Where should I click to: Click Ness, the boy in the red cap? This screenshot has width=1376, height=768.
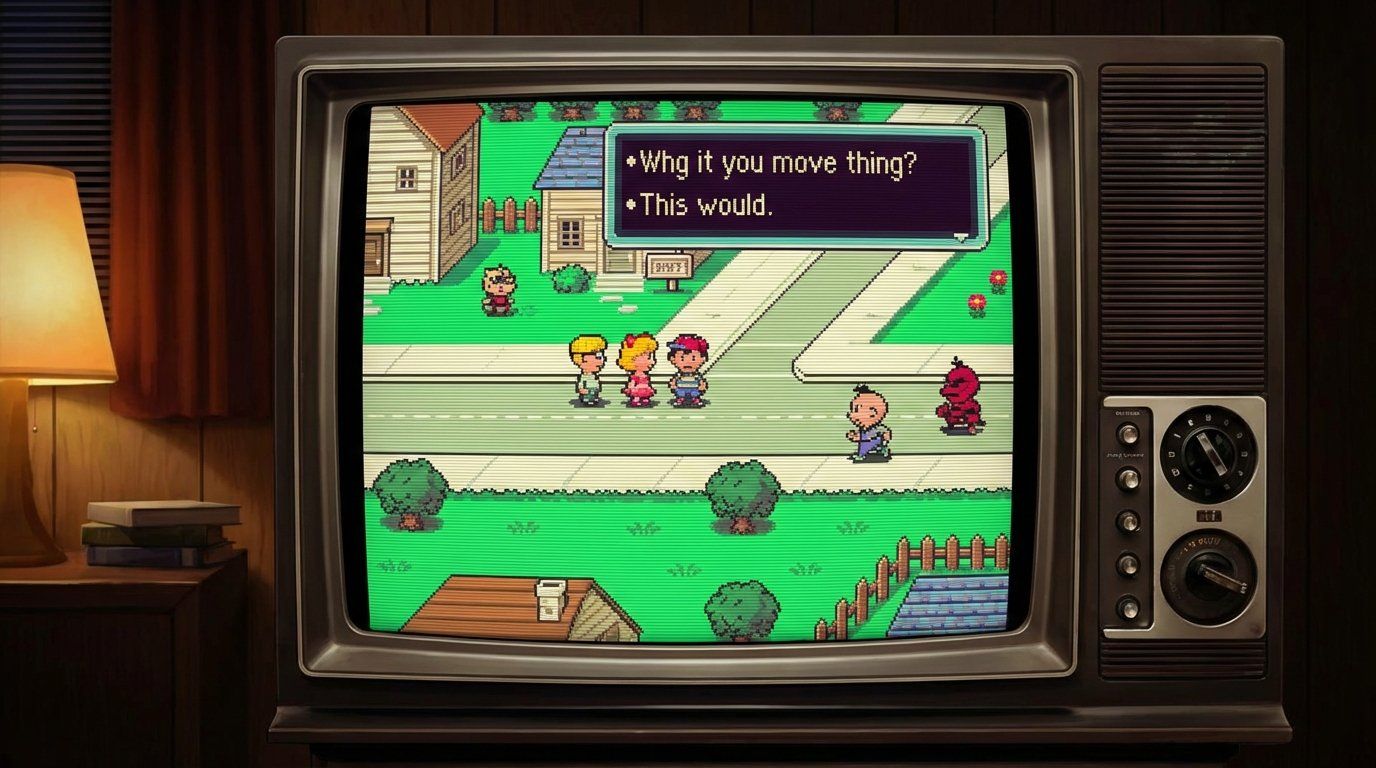[685, 365]
